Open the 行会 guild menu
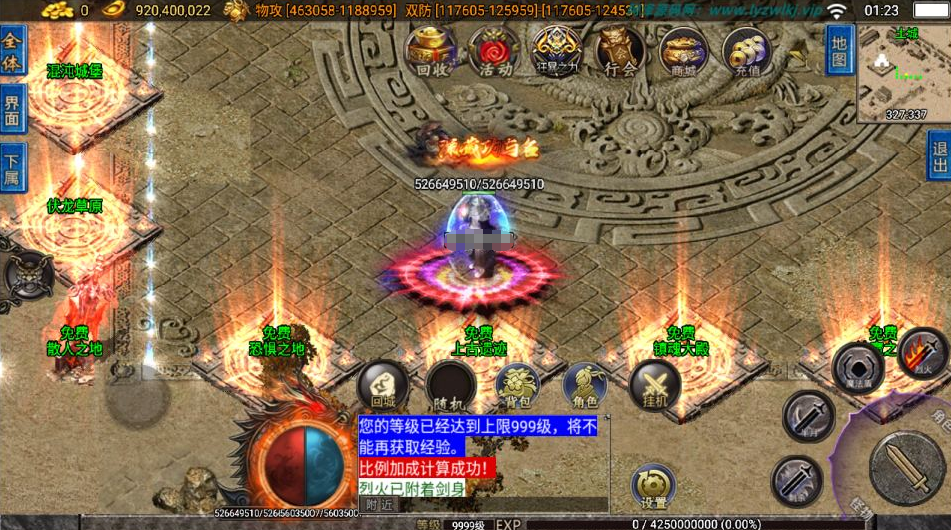The width and height of the screenshot is (951, 530). point(620,51)
